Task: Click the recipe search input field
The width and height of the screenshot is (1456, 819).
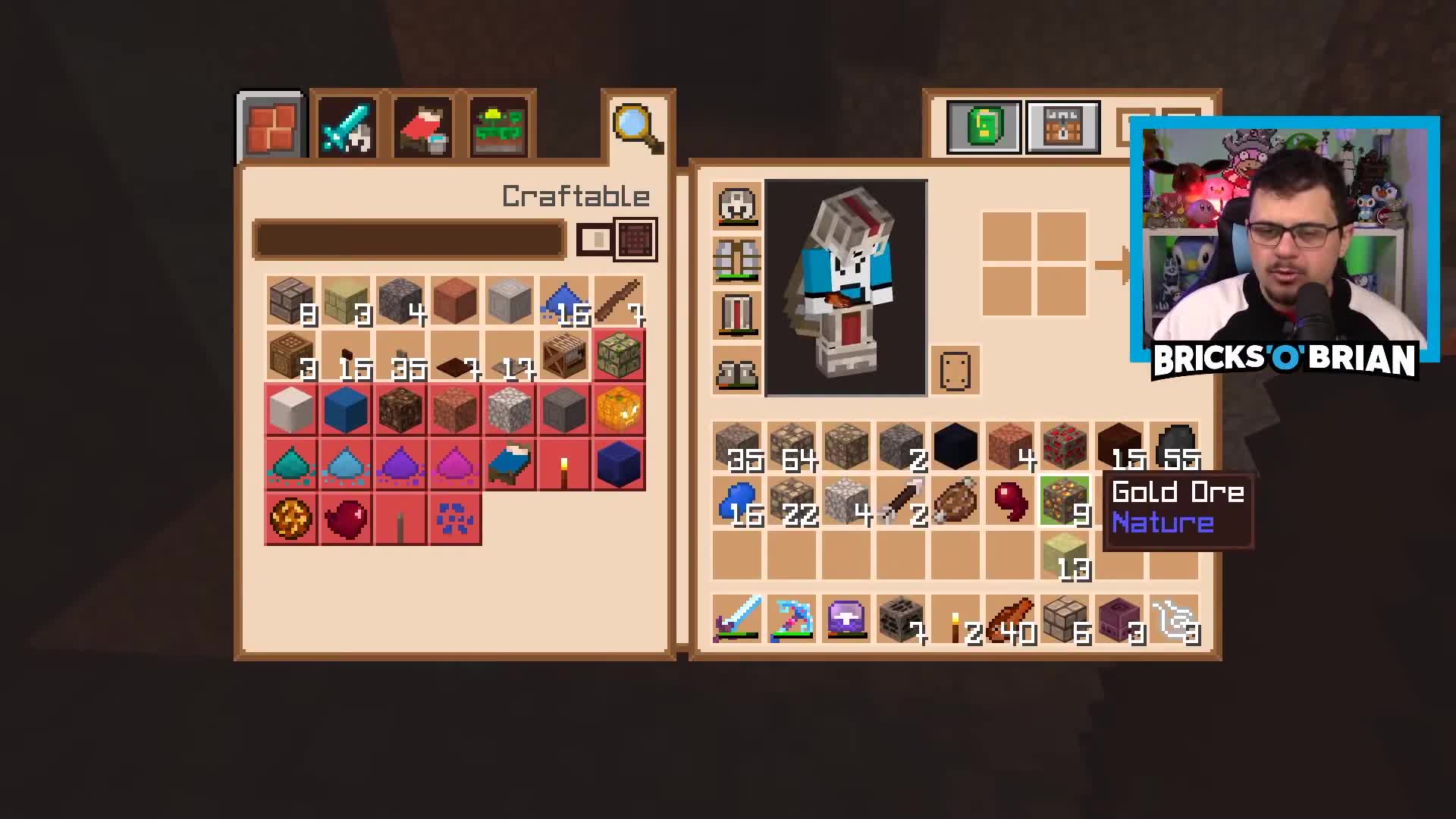Action: (409, 237)
